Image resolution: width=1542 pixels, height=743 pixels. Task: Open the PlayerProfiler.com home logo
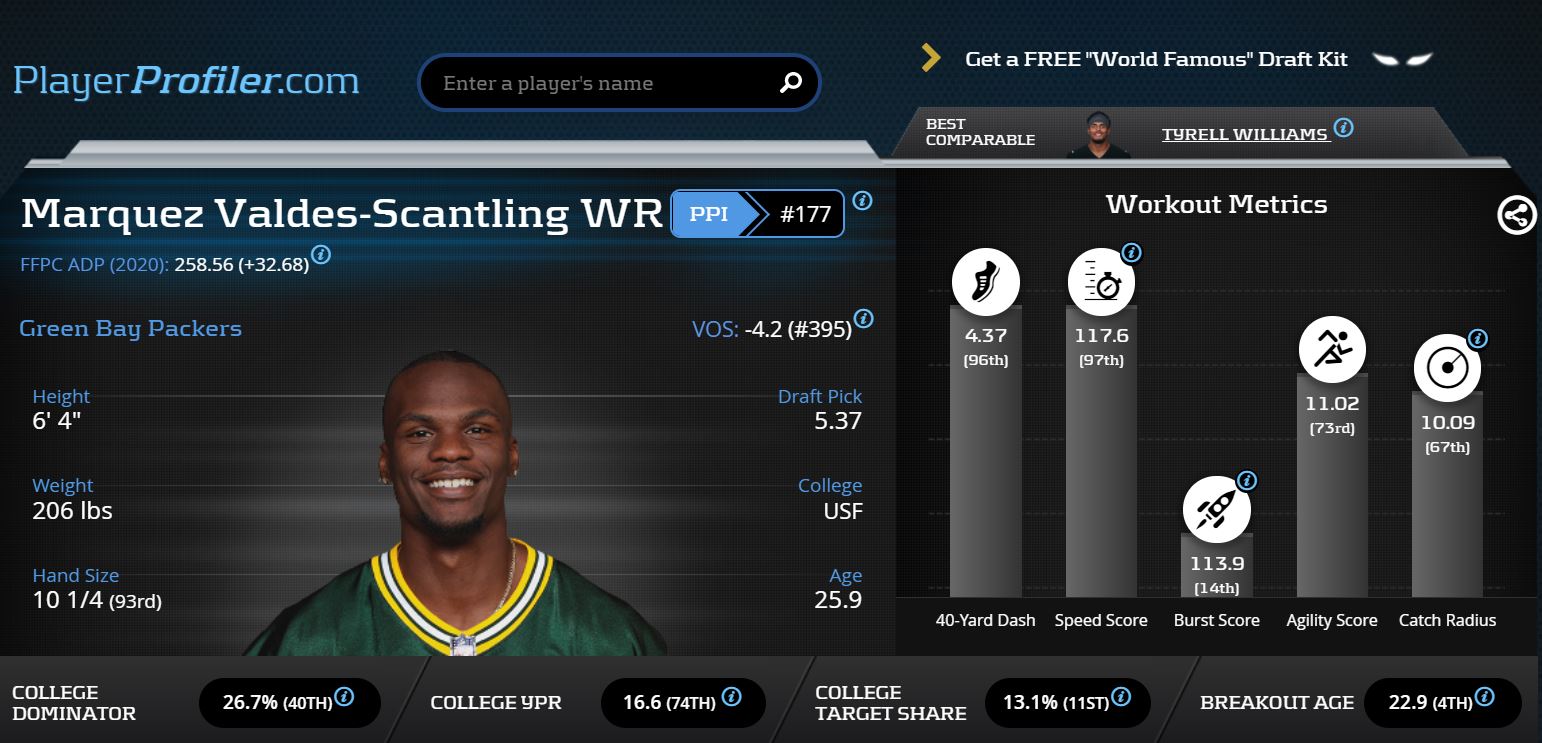pos(186,80)
